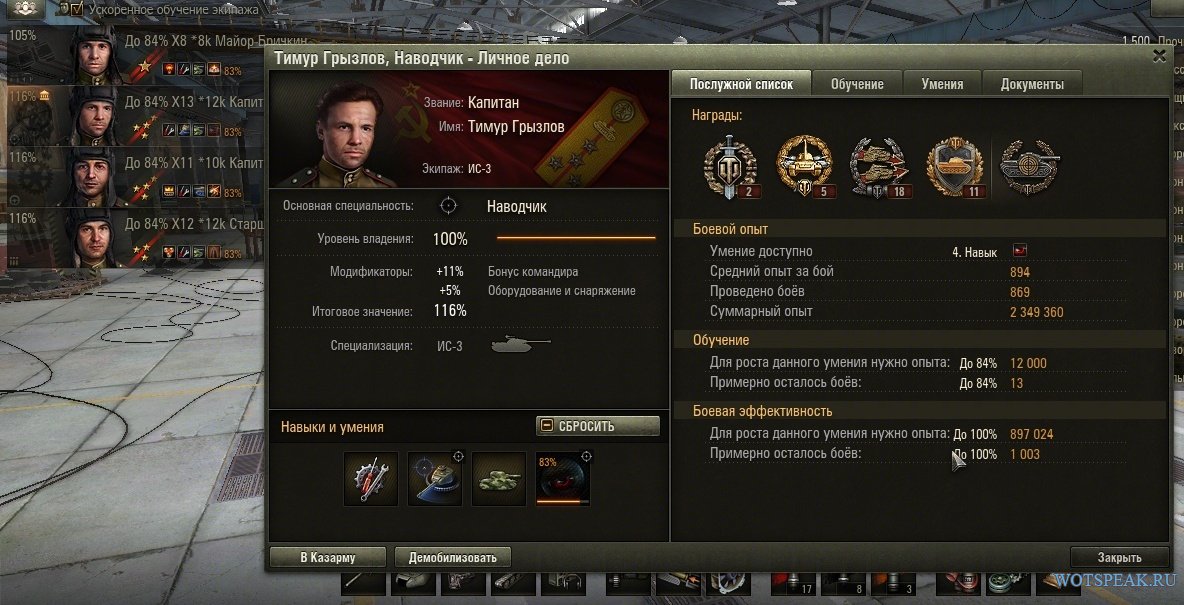This screenshot has height=605, width=1184.
Task: Reset skills with the Сбросить button
Action: 598,426
